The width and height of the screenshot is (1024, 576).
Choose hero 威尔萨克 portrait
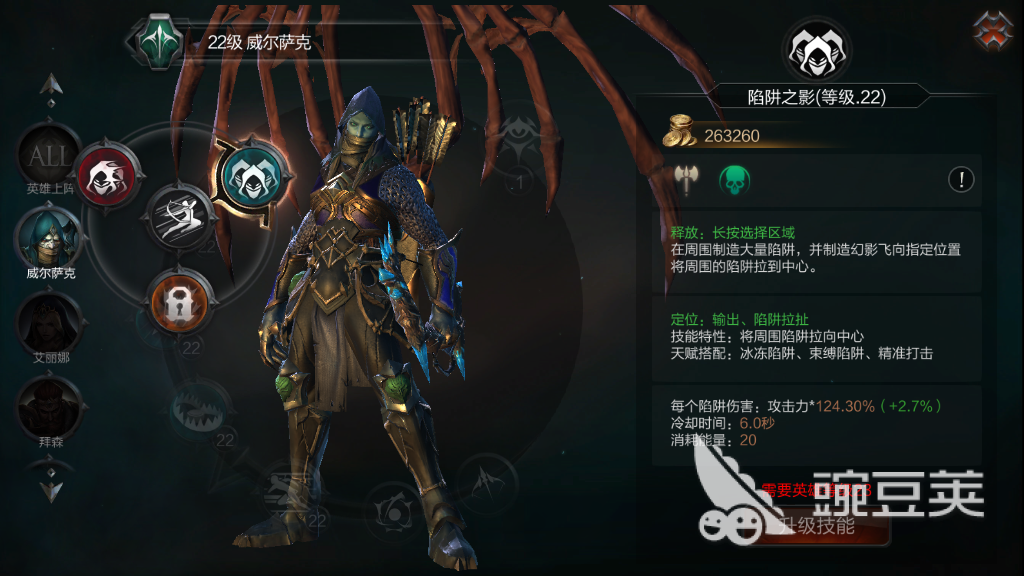[x=47, y=237]
